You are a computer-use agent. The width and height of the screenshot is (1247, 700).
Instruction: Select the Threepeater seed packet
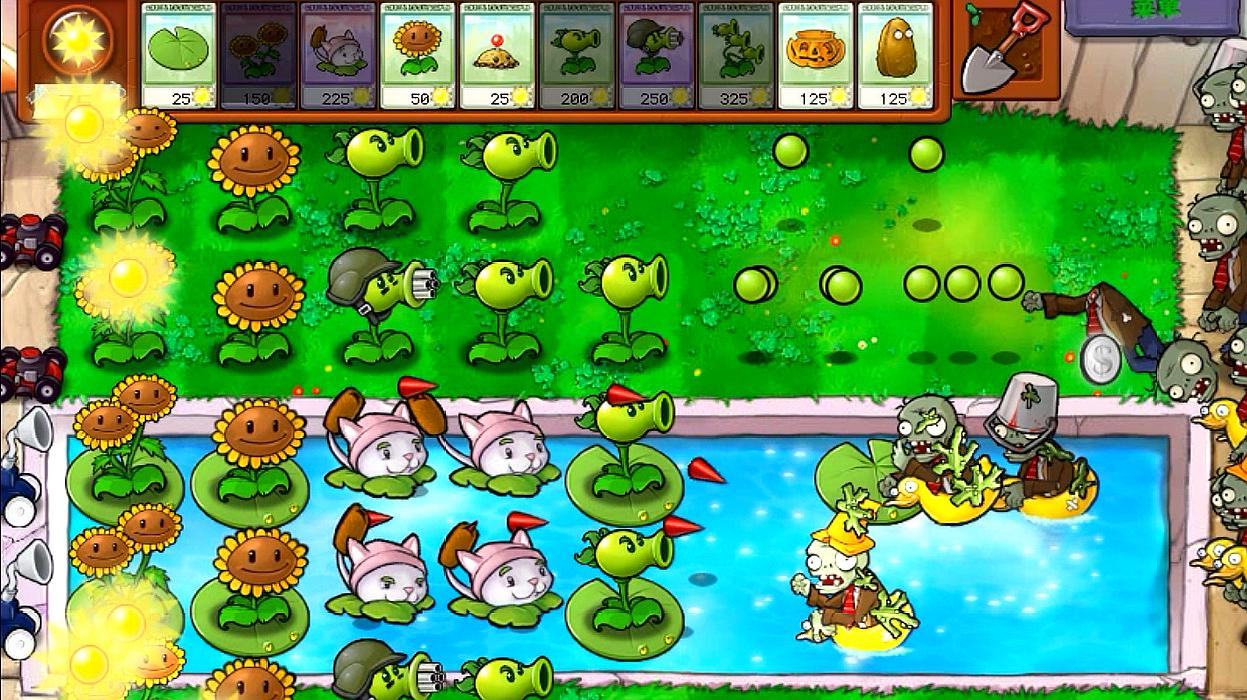(x=735, y=55)
